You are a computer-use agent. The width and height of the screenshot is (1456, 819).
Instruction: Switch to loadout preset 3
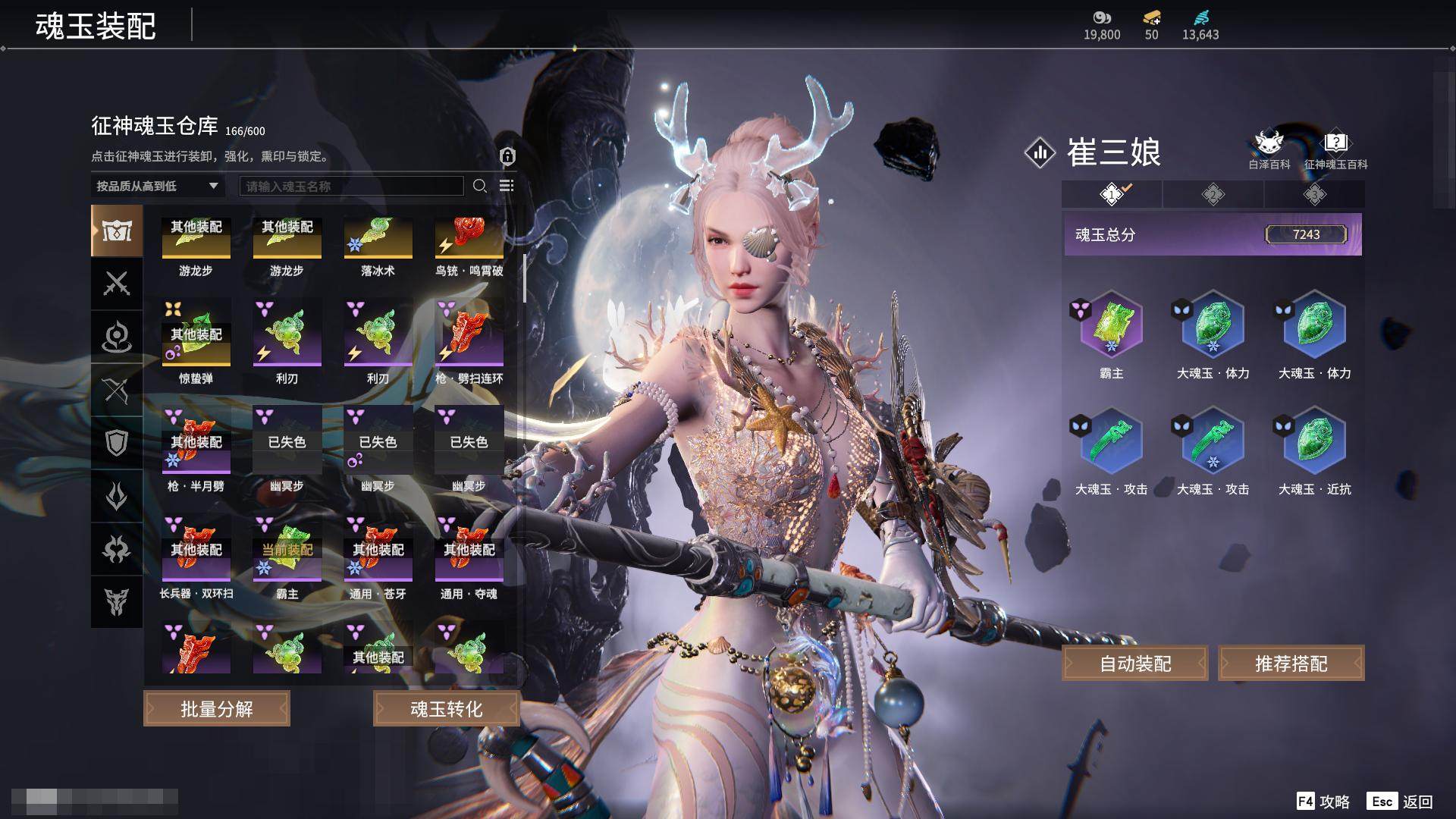click(1314, 195)
